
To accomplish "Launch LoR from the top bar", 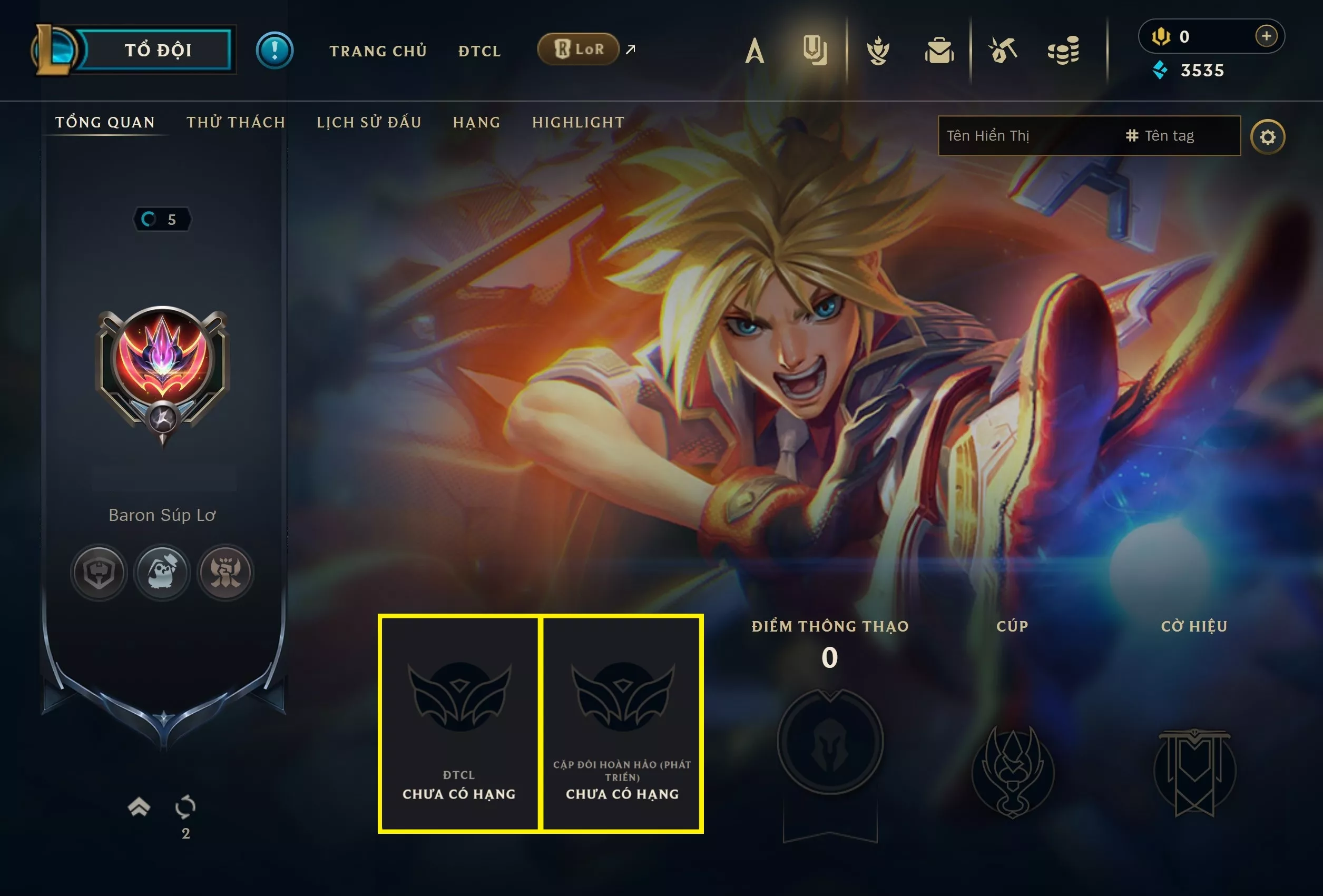I will click(x=579, y=50).
